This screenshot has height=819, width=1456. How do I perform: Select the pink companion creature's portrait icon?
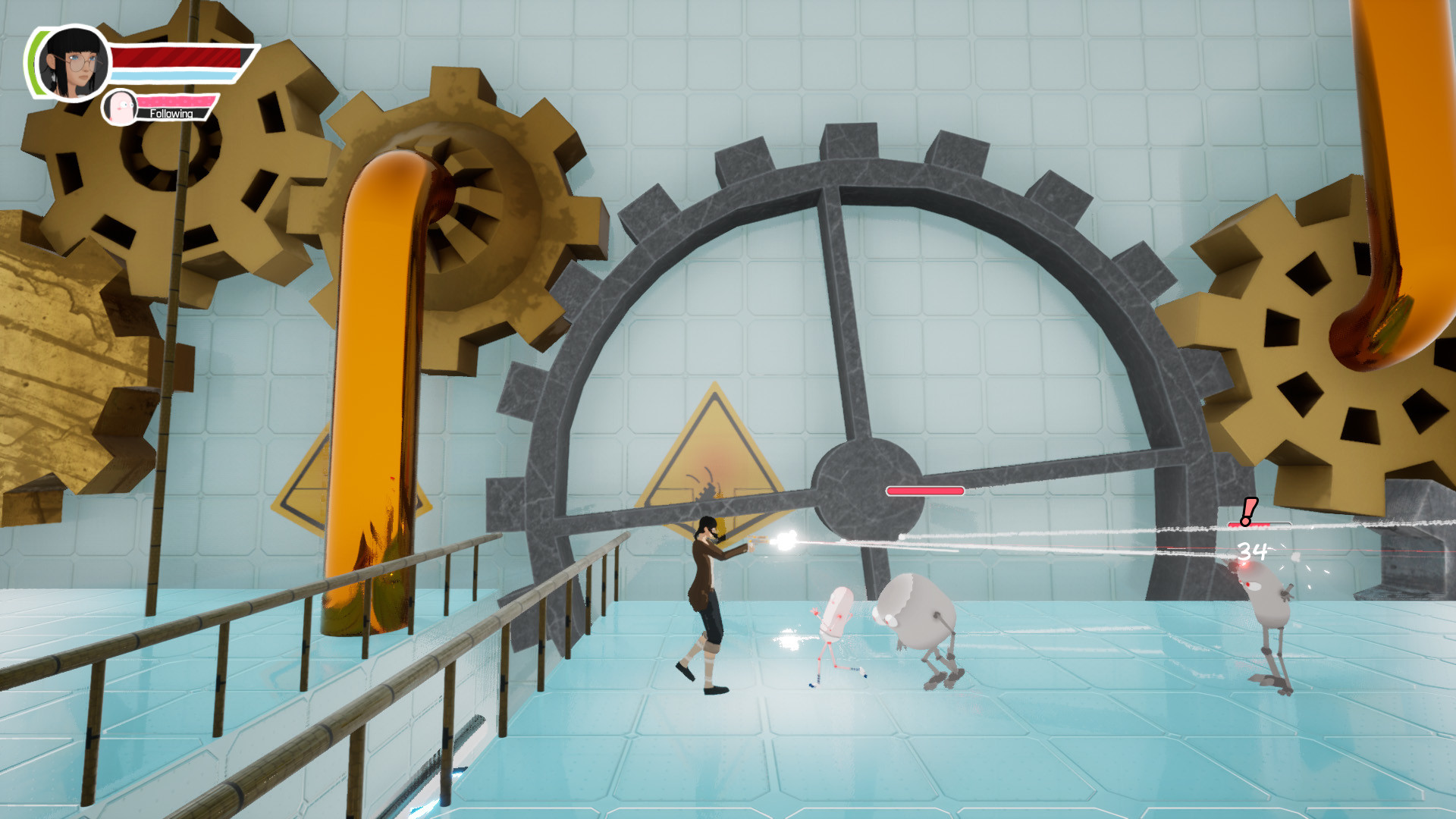(121, 106)
